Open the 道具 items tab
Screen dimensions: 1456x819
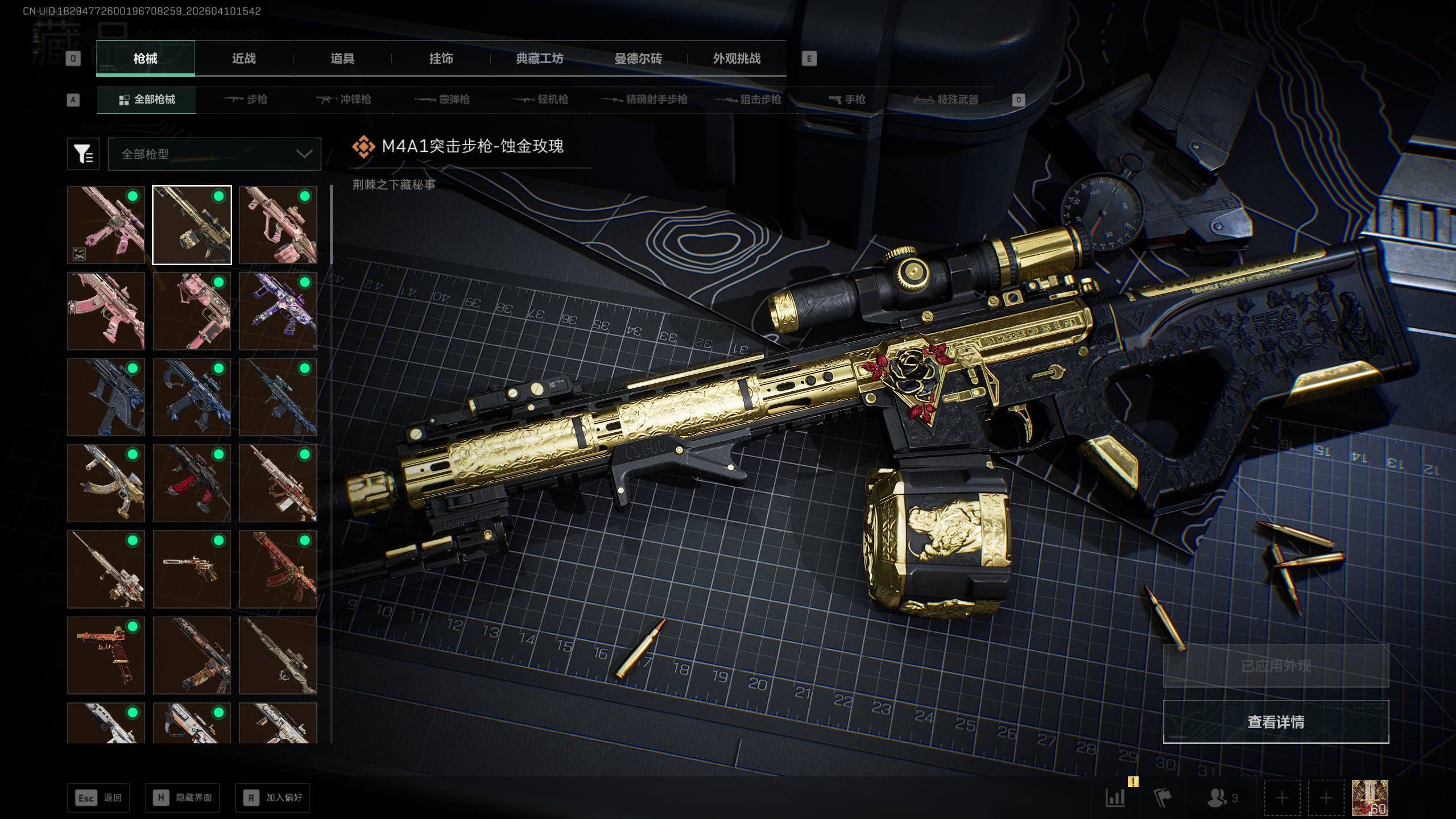click(342, 59)
